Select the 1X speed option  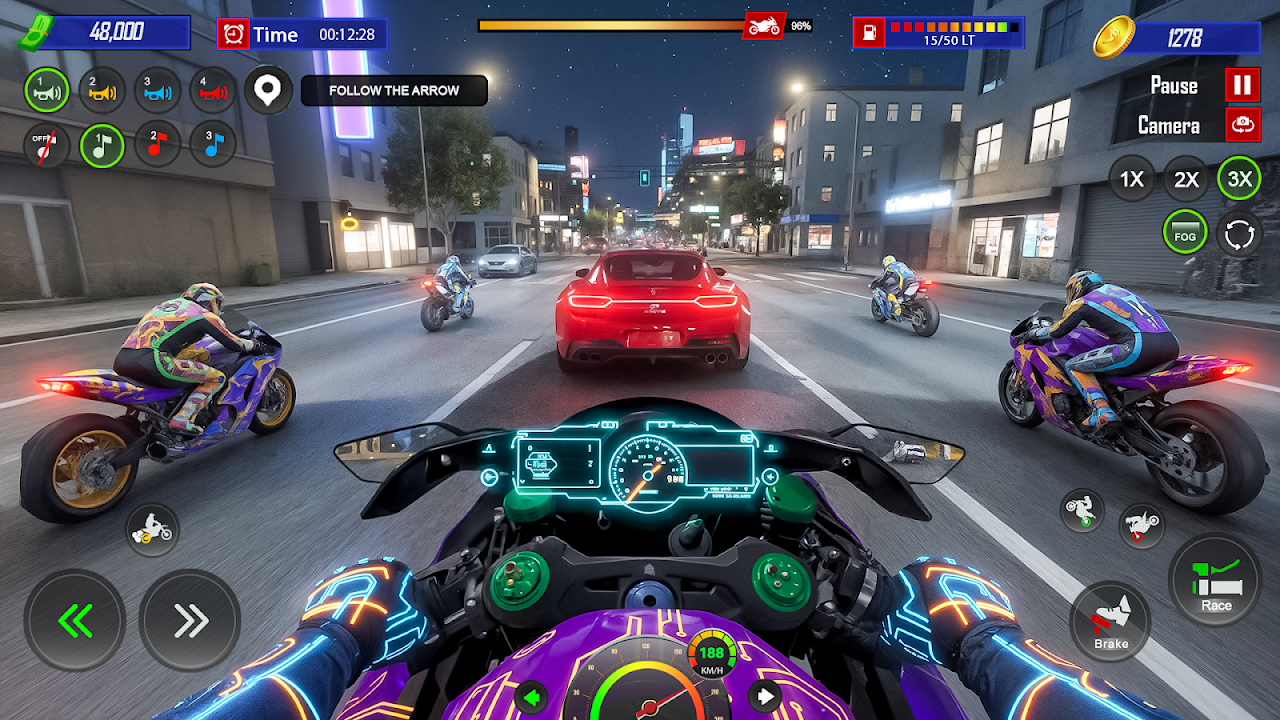(1131, 180)
